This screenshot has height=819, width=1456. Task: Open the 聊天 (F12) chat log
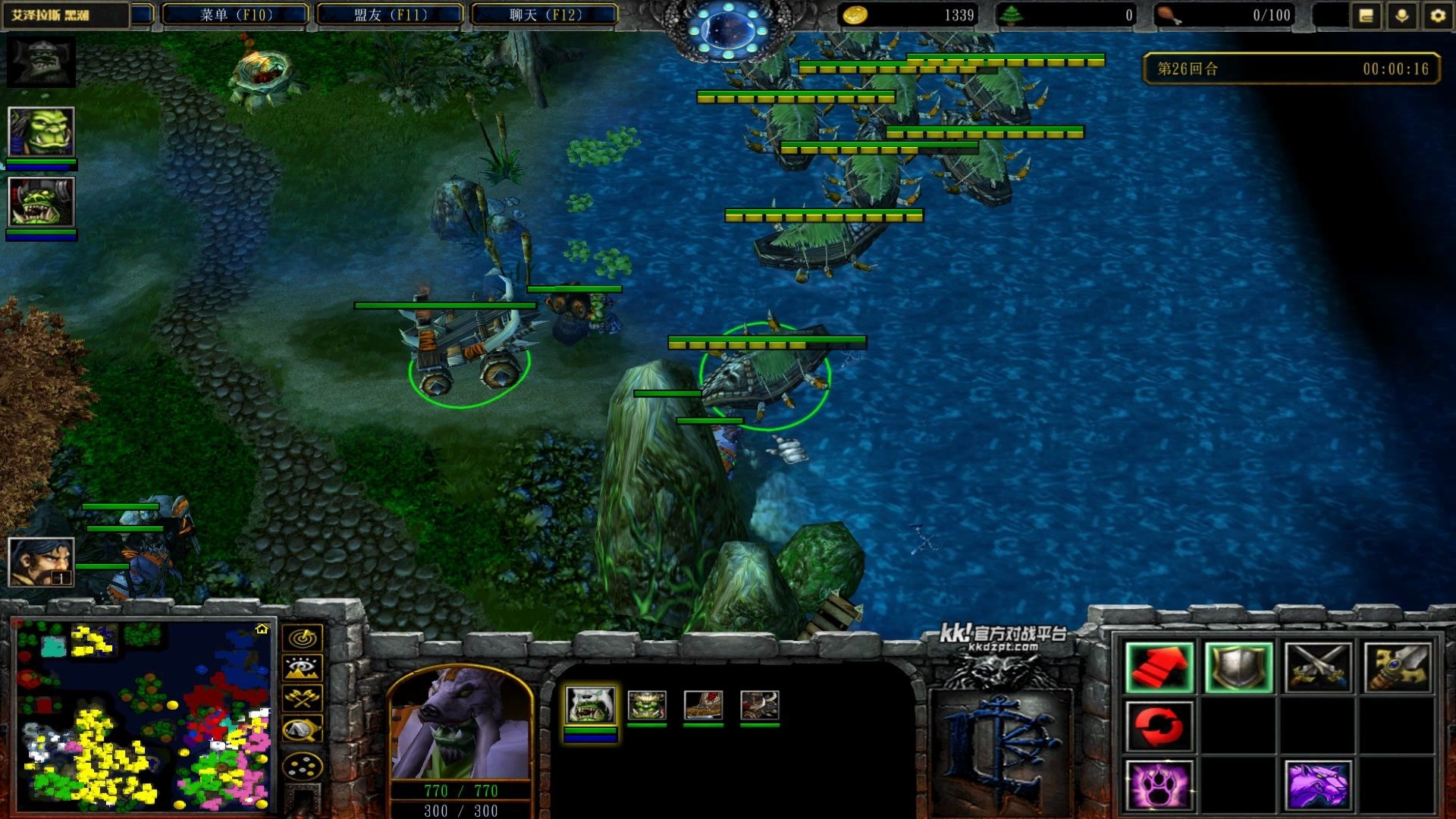pos(544,14)
